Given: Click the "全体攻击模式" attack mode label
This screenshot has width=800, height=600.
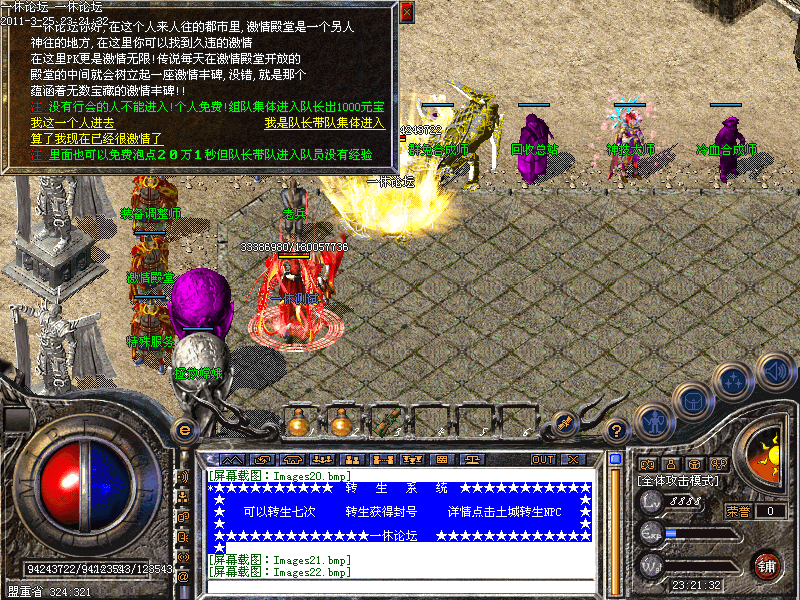Looking at the screenshot, I should [677, 482].
